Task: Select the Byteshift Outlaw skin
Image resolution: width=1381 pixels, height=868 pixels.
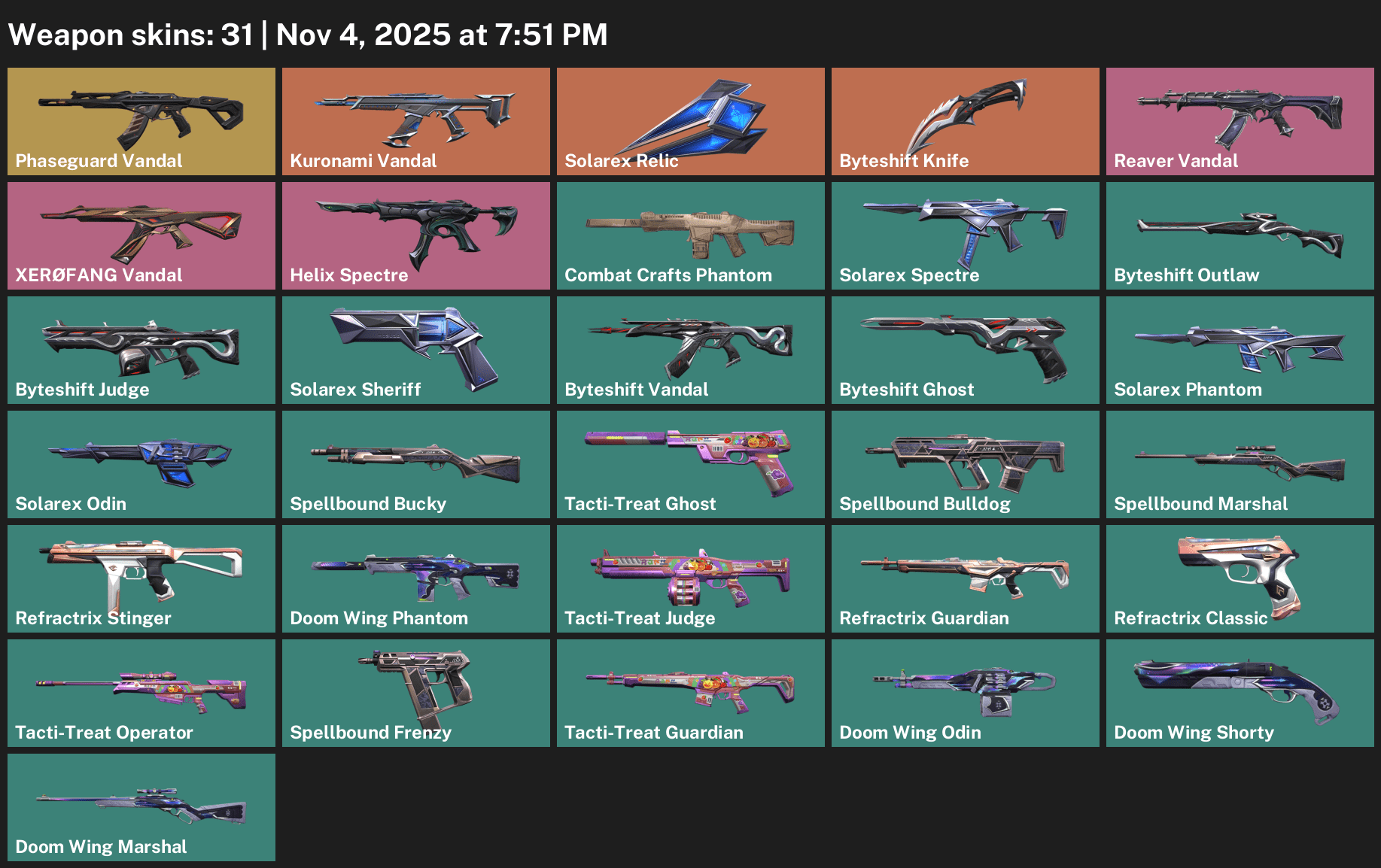Action: [x=1240, y=235]
